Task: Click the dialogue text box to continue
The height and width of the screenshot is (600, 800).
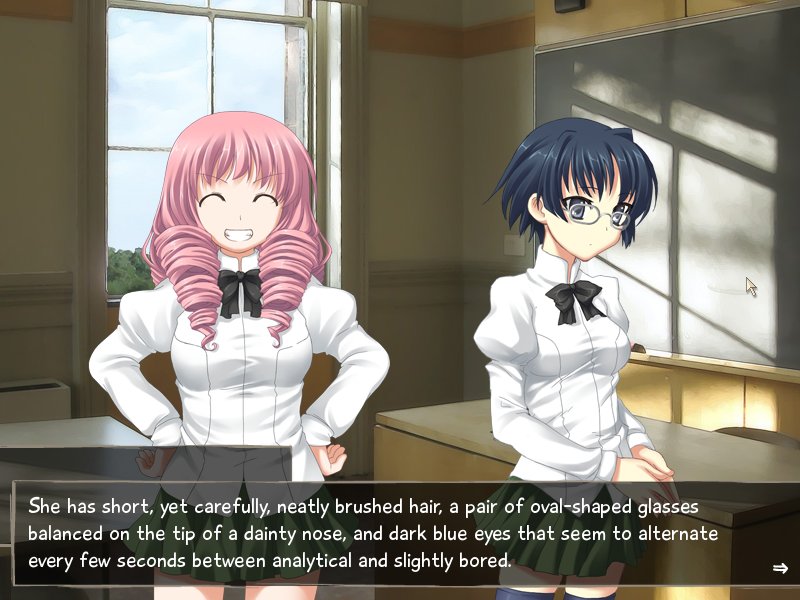Action: (400, 533)
